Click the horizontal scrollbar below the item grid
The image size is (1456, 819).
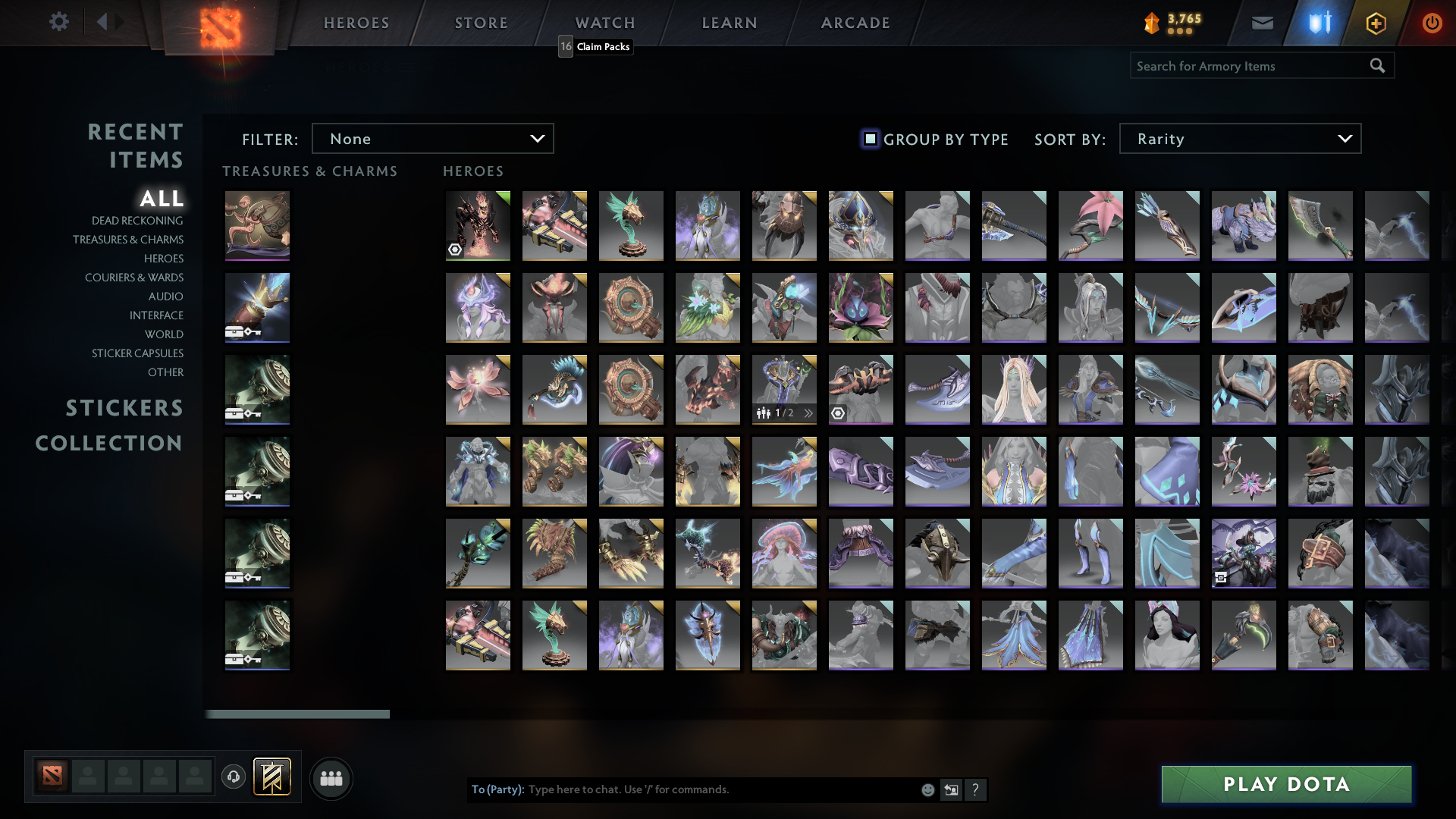(x=297, y=714)
